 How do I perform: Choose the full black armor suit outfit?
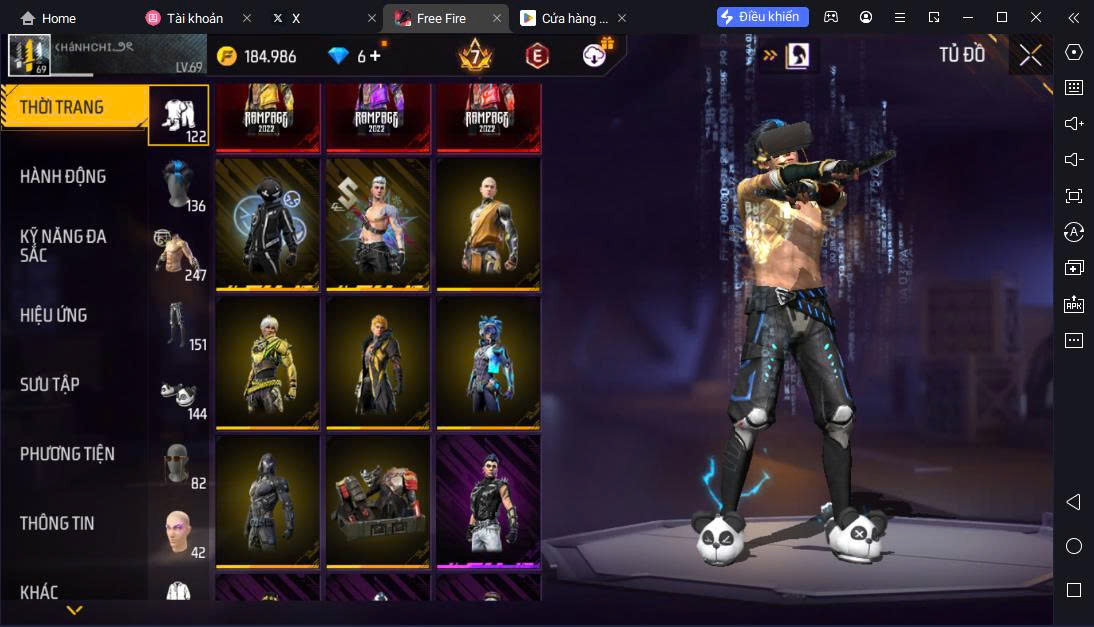point(267,500)
